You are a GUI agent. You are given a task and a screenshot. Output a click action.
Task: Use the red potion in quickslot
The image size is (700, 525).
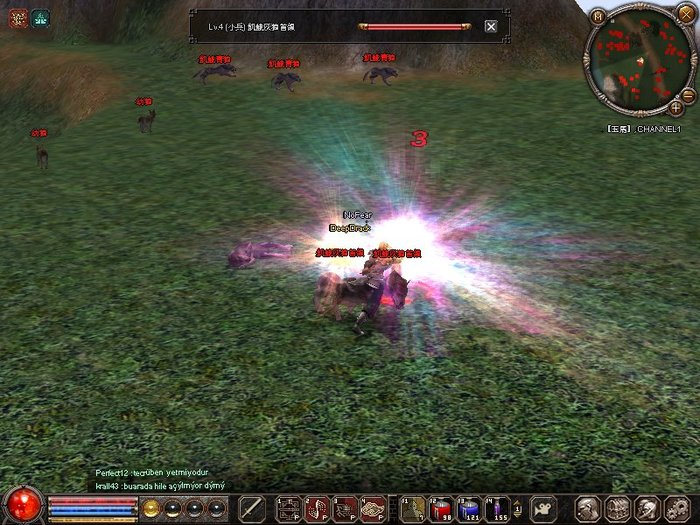pyautogui.click(x=441, y=507)
